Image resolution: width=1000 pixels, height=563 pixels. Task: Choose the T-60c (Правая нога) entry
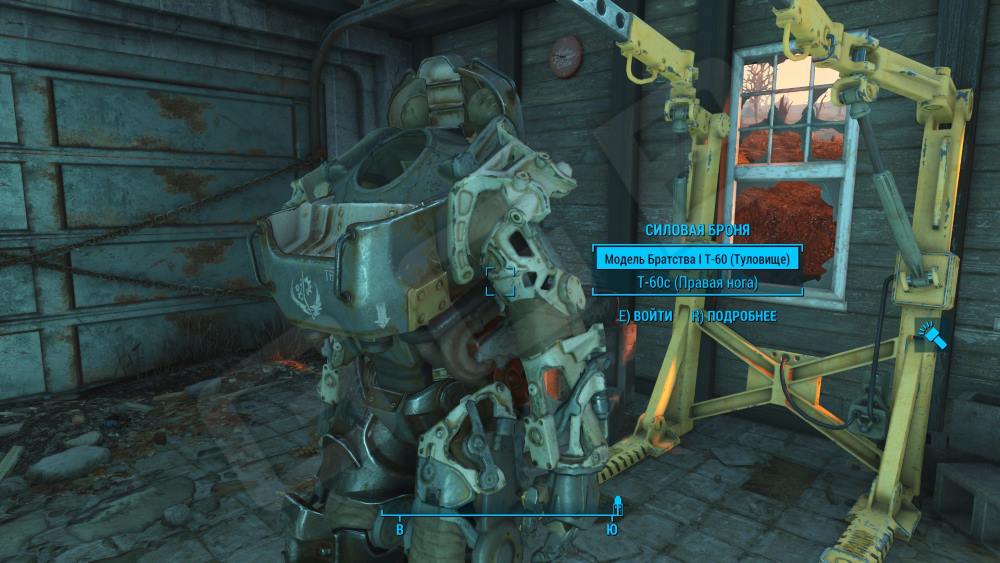pyautogui.click(x=697, y=283)
